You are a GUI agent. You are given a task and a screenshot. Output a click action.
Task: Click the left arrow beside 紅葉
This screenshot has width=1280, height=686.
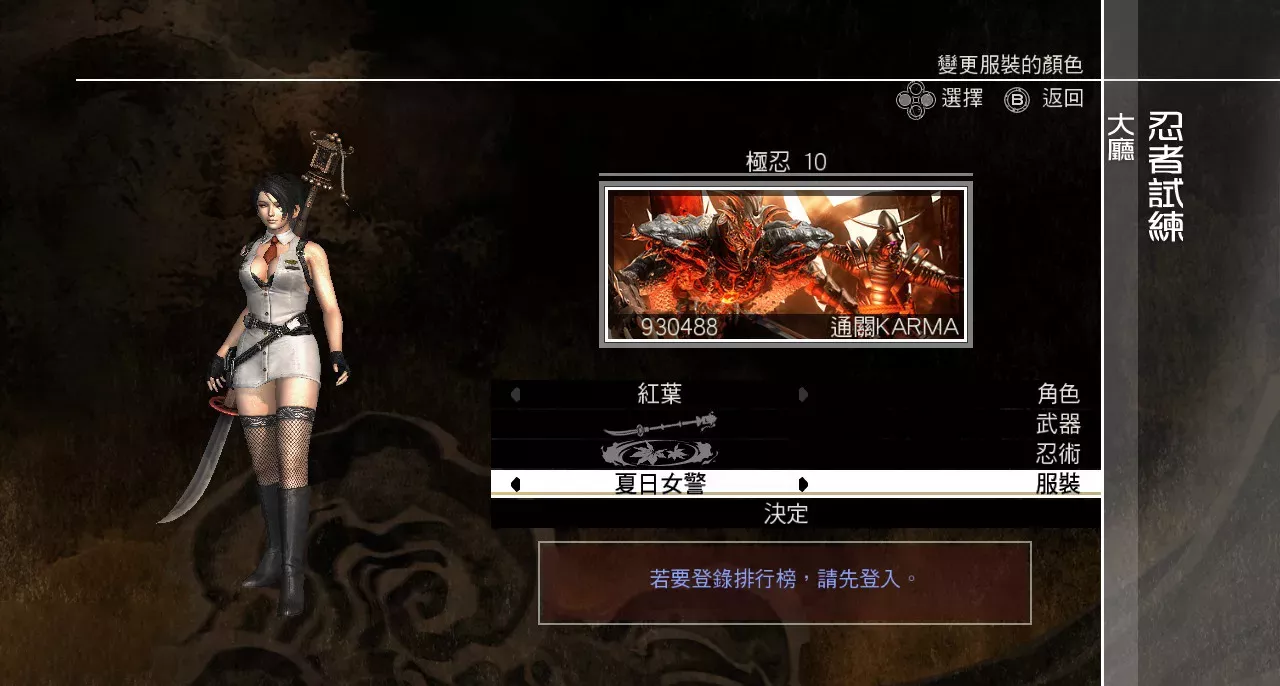pos(516,395)
